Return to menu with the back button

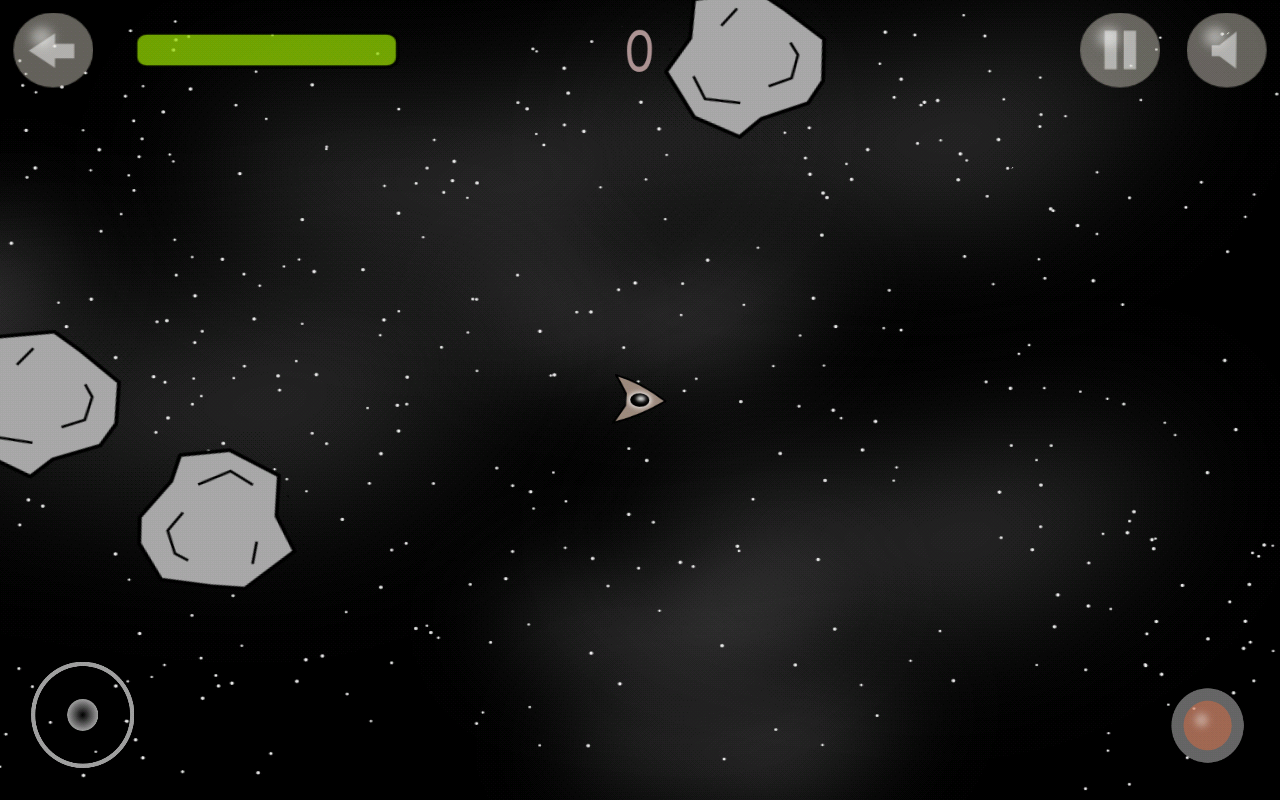52,49
